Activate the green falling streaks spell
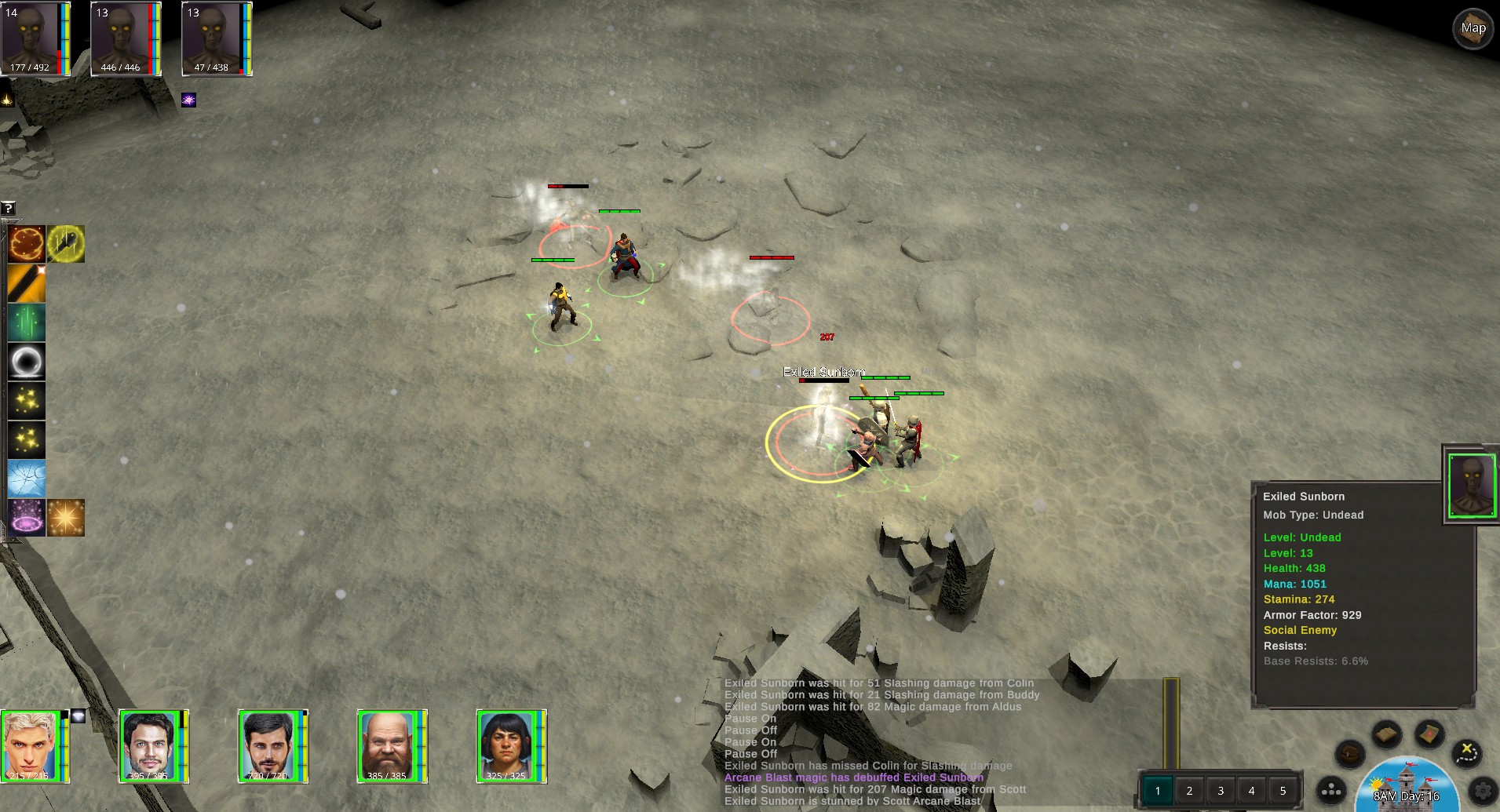This screenshot has height=812, width=1500. (x=27, y=322)
